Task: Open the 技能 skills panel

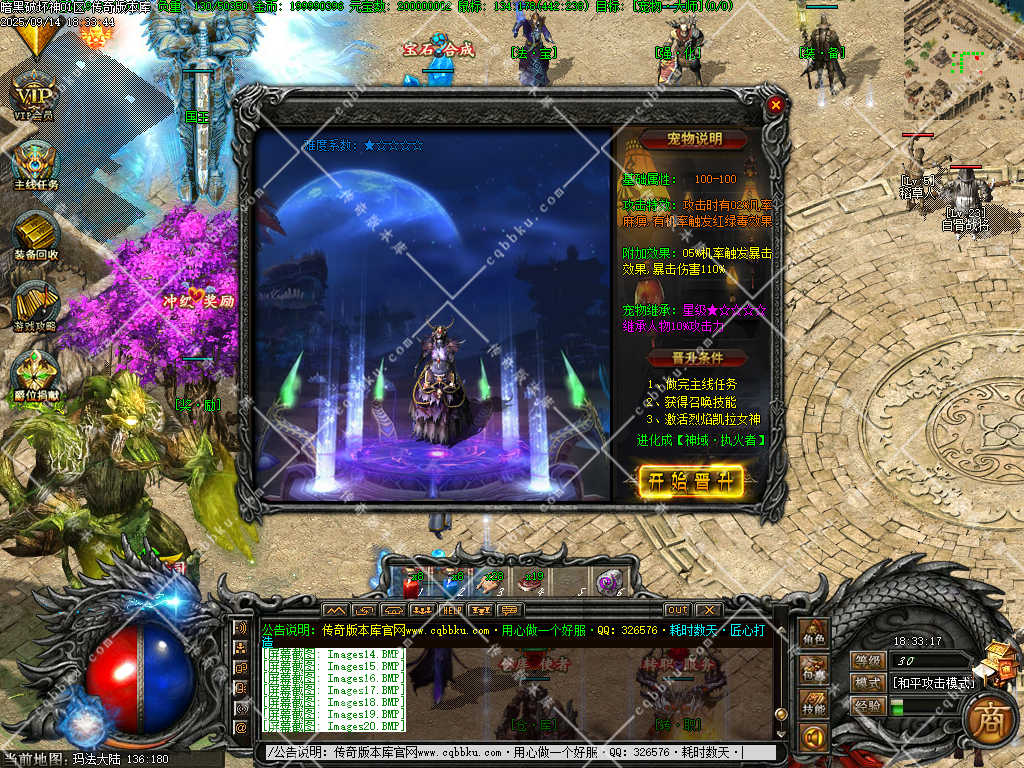Action: (813, 704)
